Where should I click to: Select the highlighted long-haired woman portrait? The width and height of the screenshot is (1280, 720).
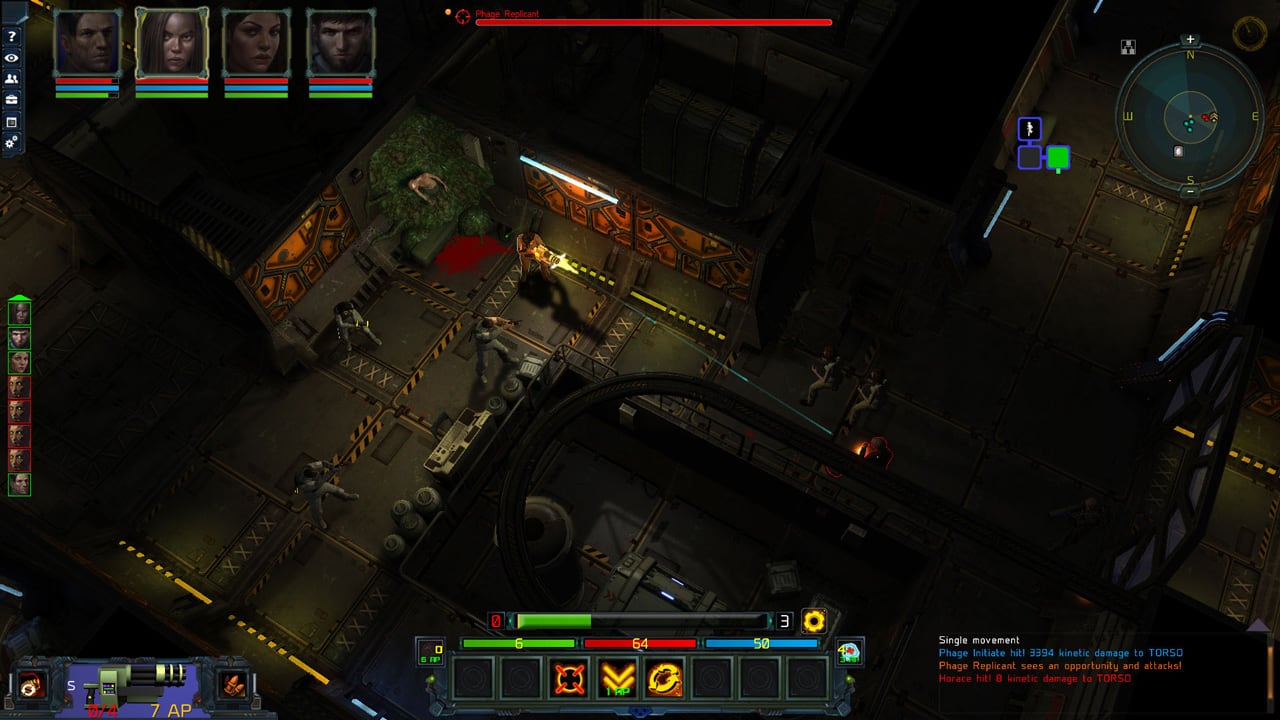pos(171,44)
